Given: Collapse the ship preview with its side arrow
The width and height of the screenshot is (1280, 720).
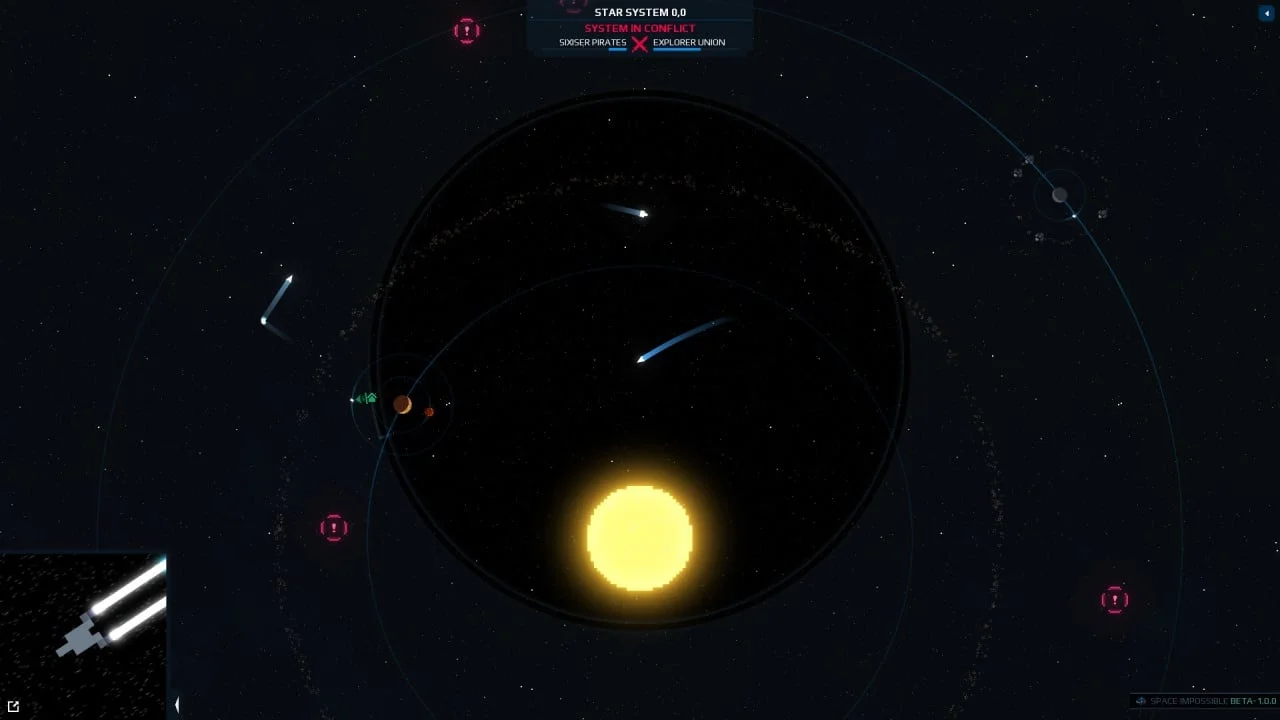Looking at the screenshot, I should (177, 704).
